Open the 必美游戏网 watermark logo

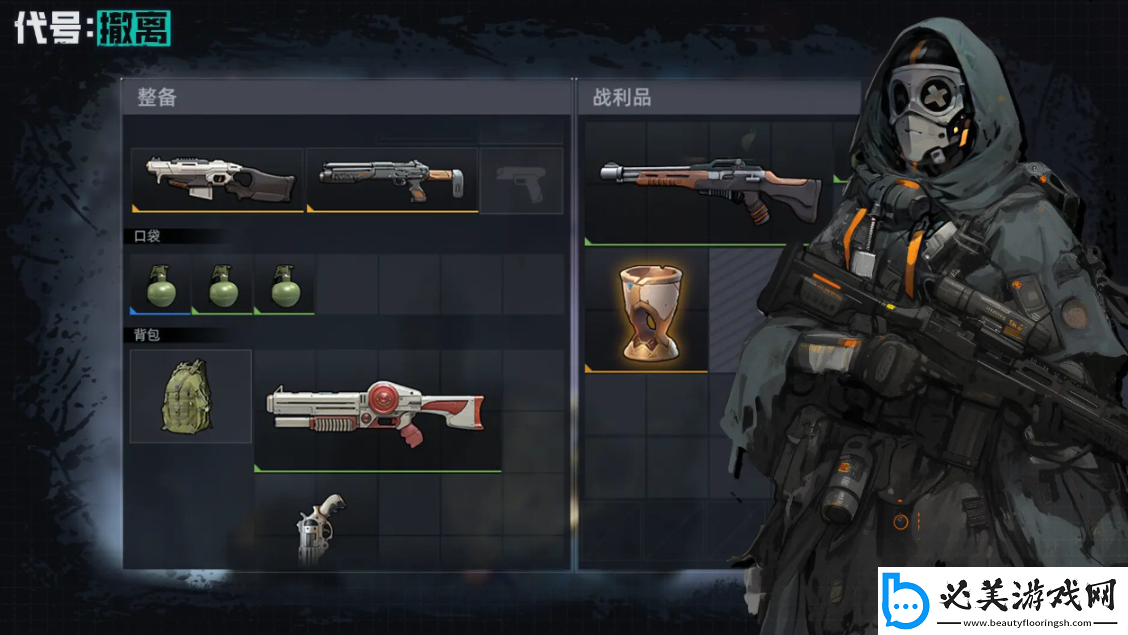click(x=1002, y=601)
